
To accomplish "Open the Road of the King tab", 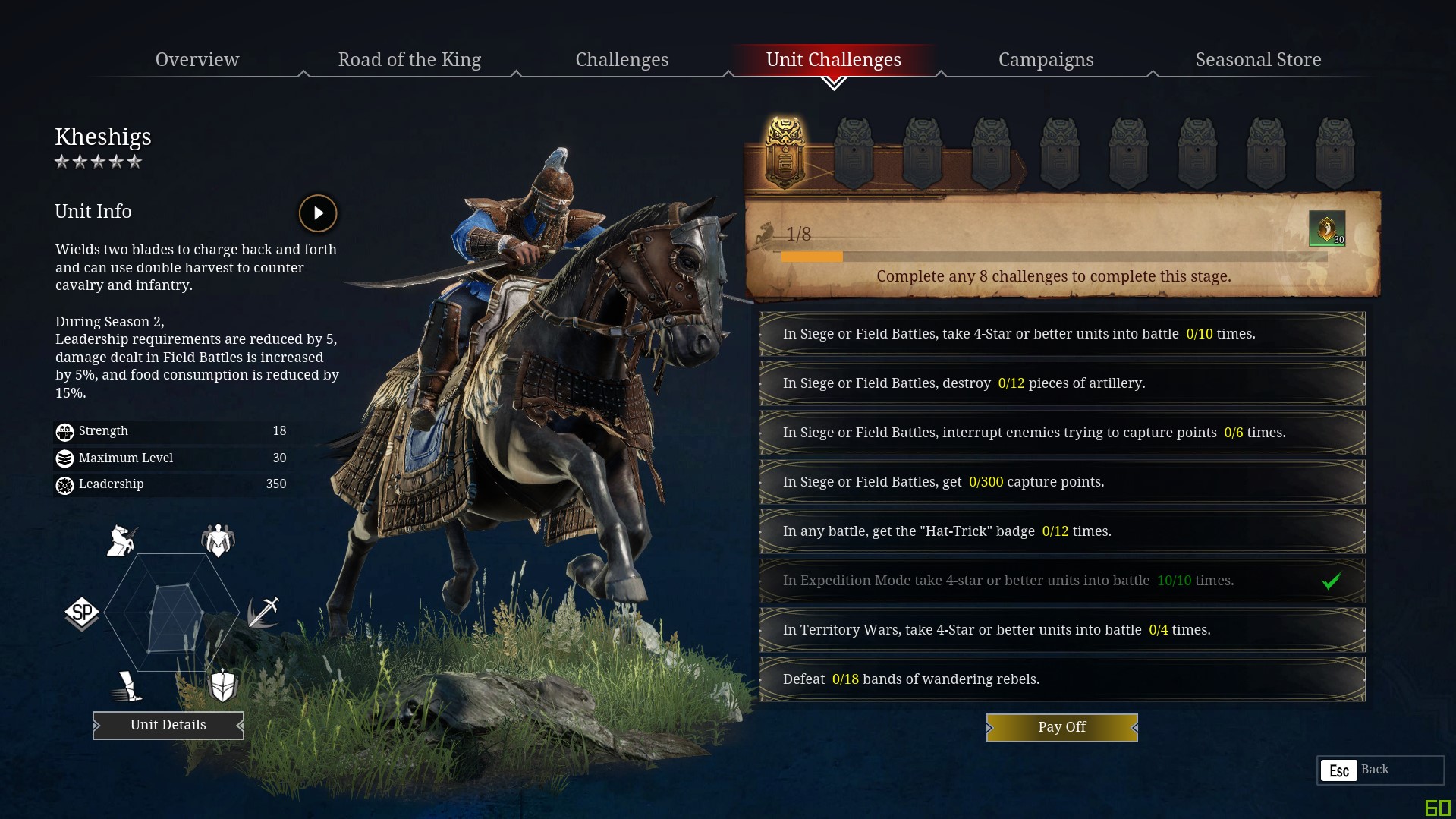I will pyautogui.click(x=409, y=59).
